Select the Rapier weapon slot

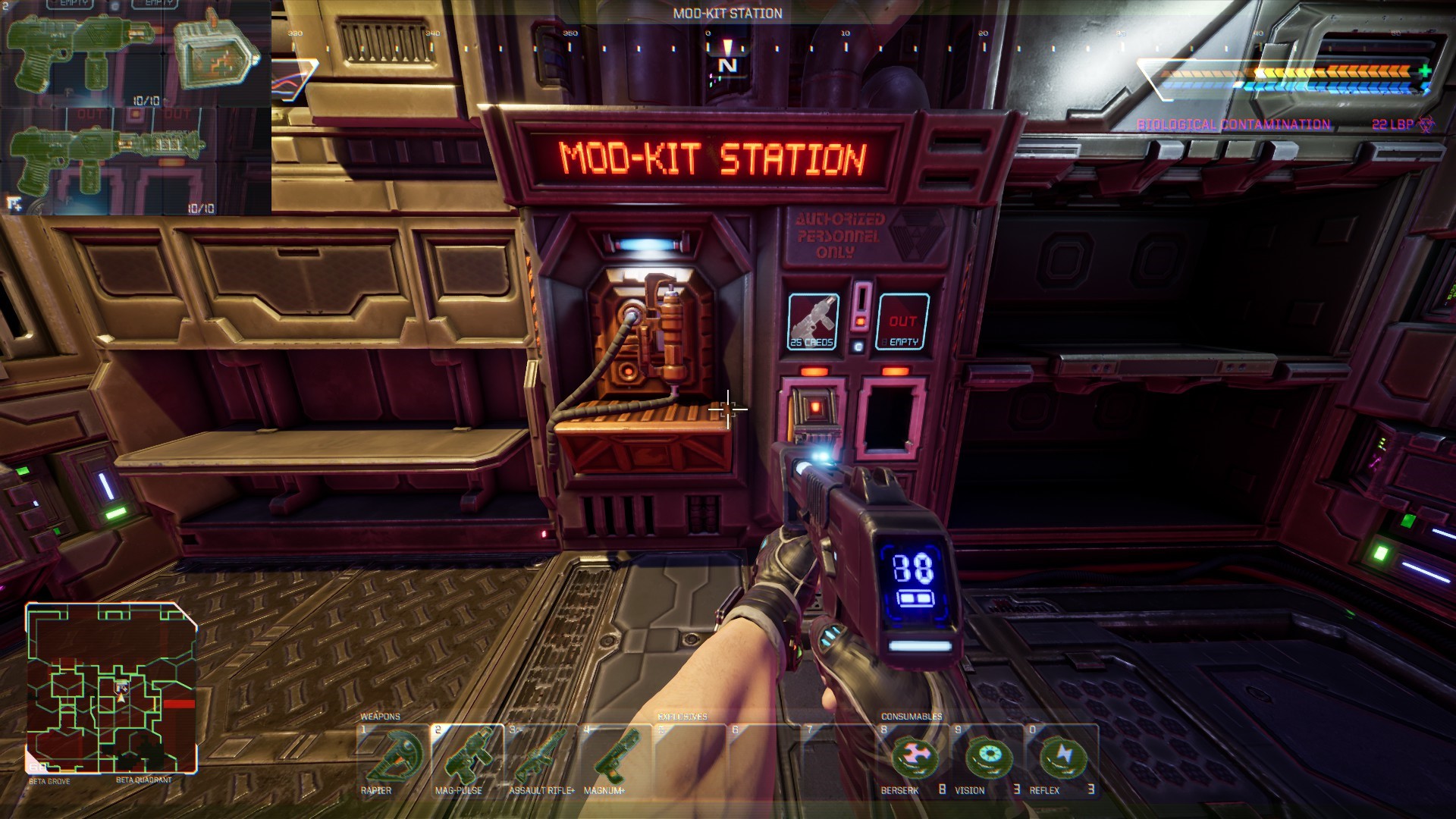394,759
